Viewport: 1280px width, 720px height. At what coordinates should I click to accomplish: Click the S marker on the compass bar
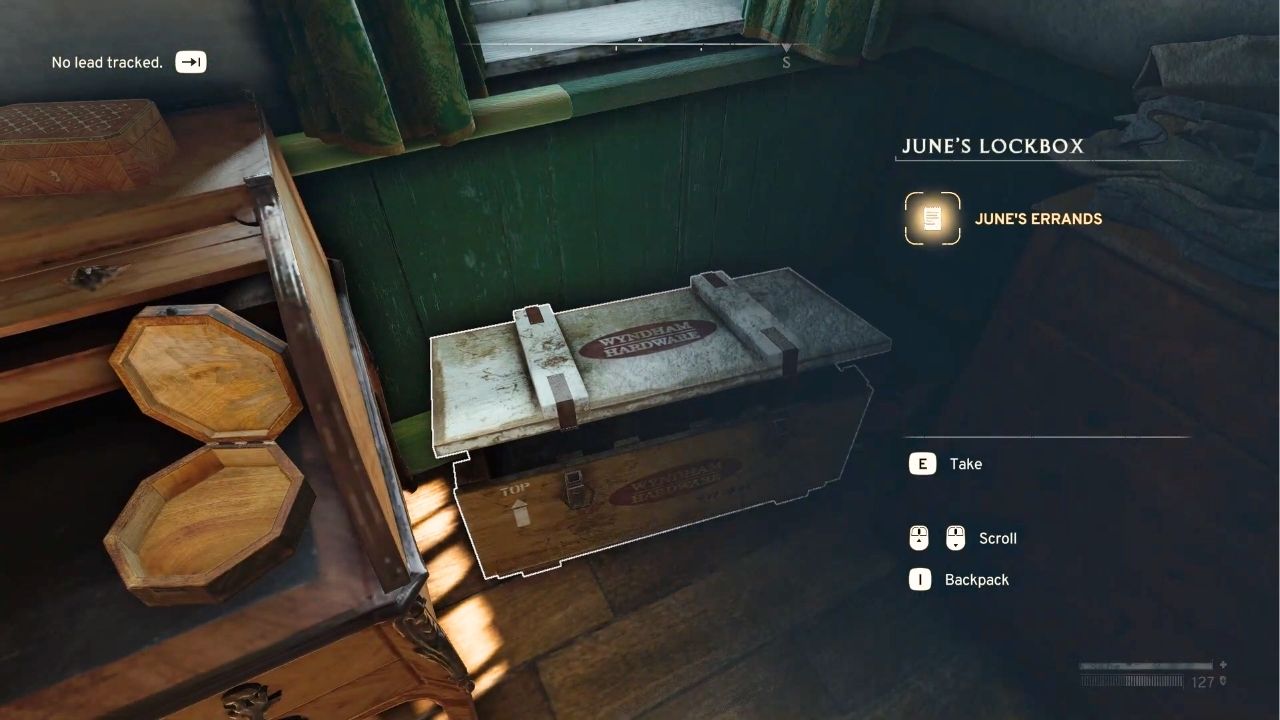[x=786, y=61]
